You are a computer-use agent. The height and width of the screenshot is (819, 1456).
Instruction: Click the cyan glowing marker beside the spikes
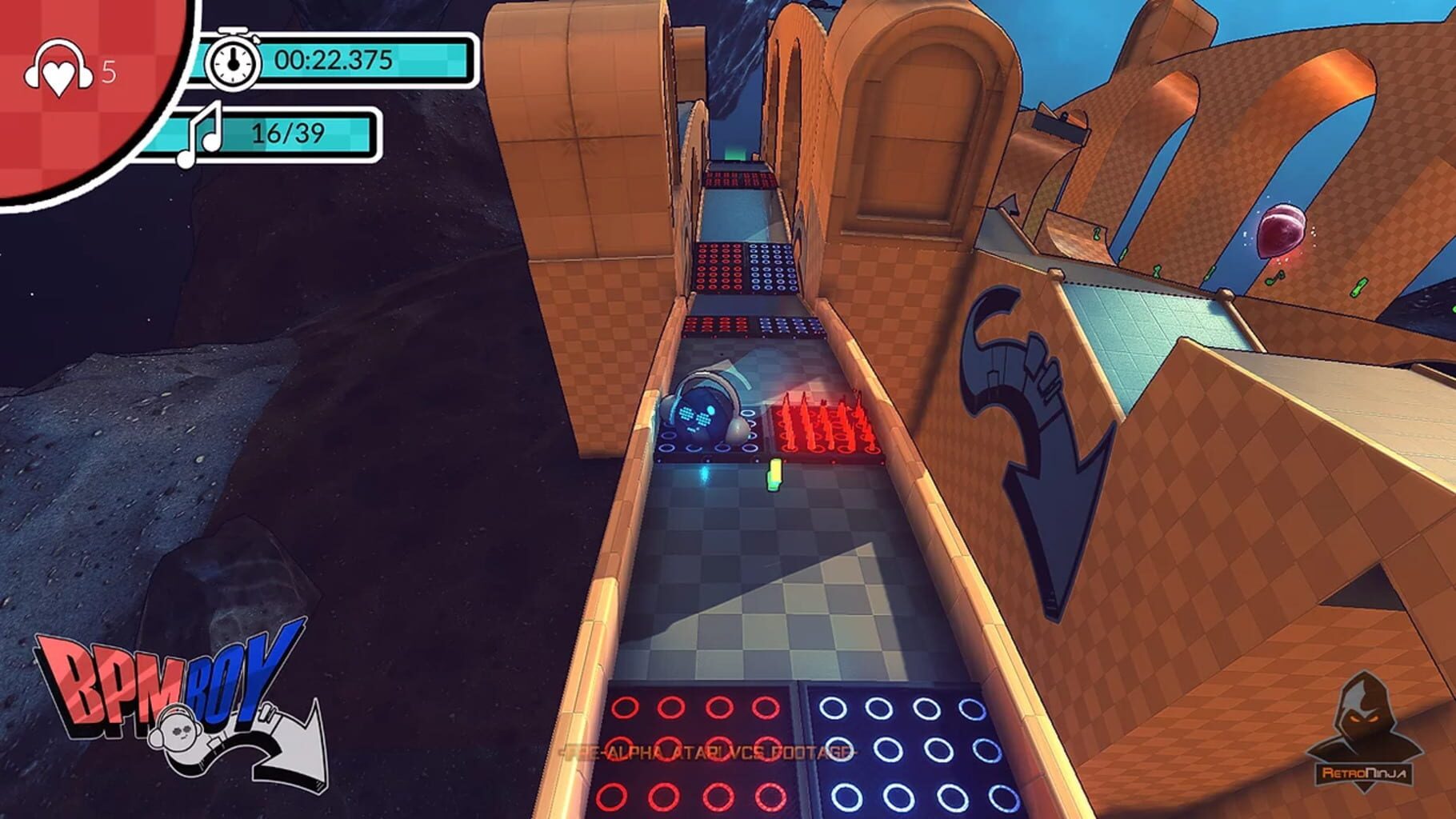(704, 477)
